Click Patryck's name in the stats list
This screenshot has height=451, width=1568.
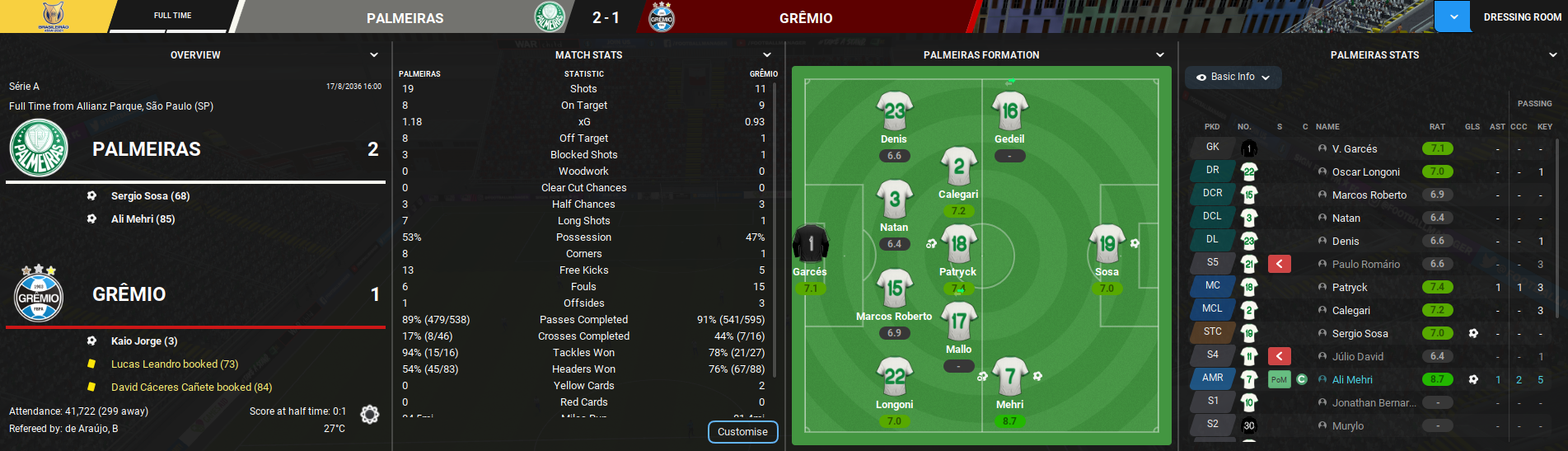[1349, 288]
